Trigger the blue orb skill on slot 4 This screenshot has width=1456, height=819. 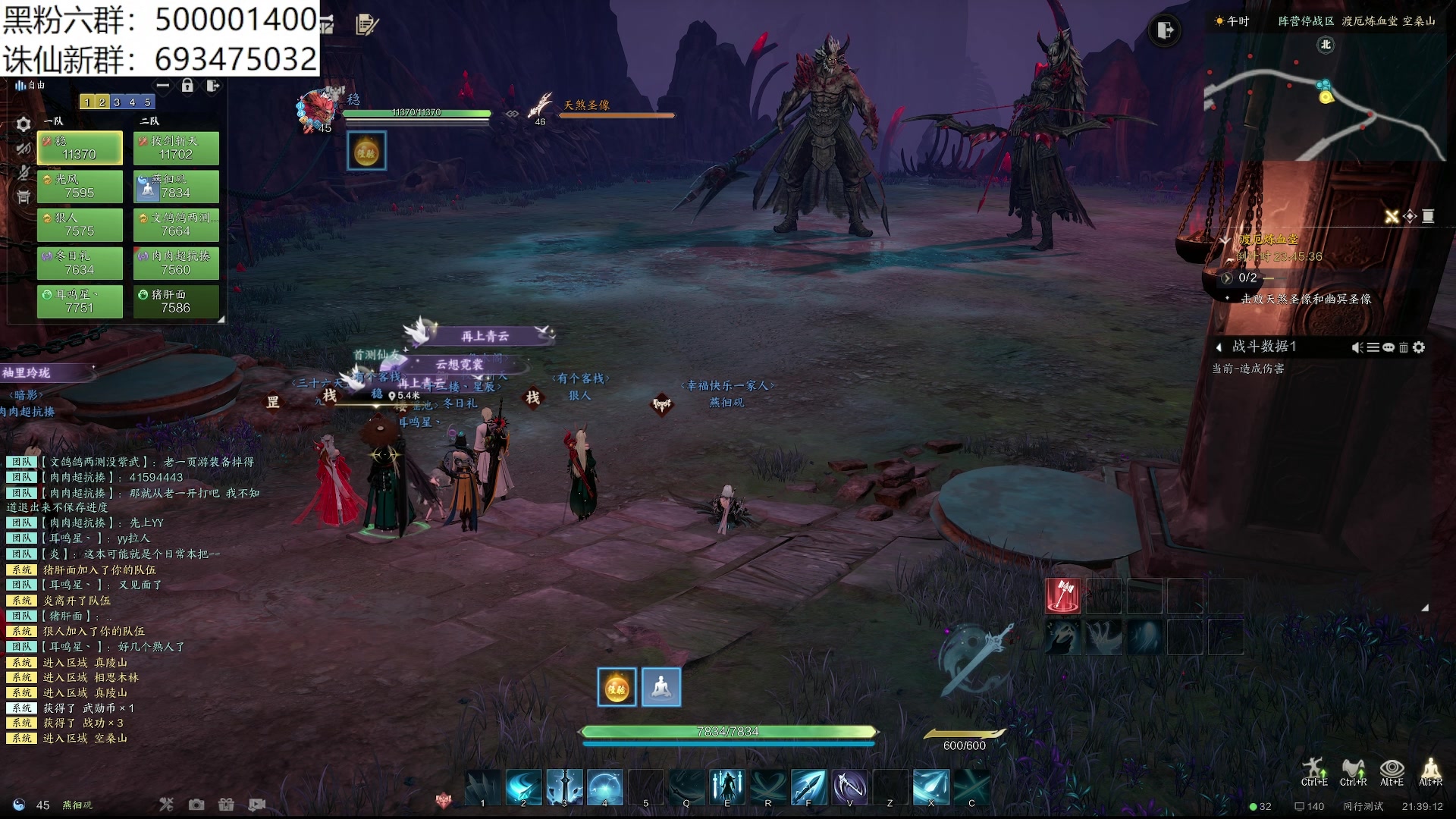[605, 786]
